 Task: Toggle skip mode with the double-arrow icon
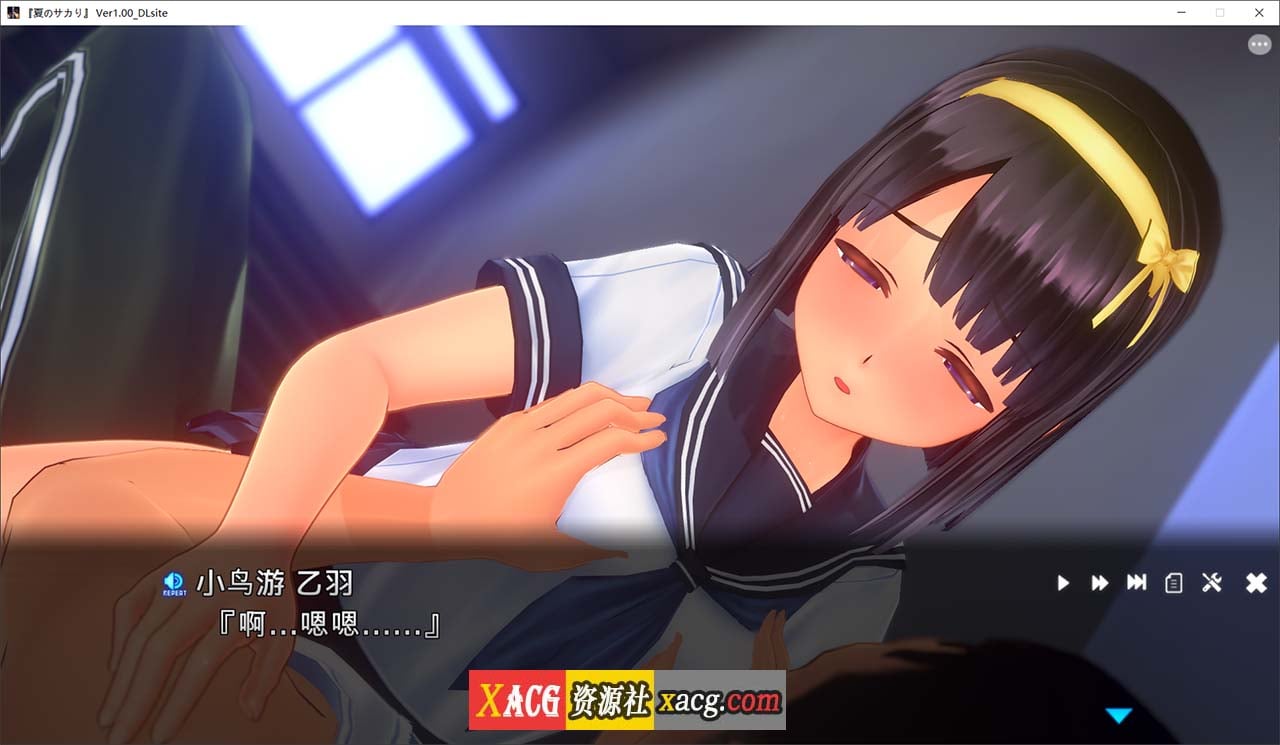(x=1099, y=583)
